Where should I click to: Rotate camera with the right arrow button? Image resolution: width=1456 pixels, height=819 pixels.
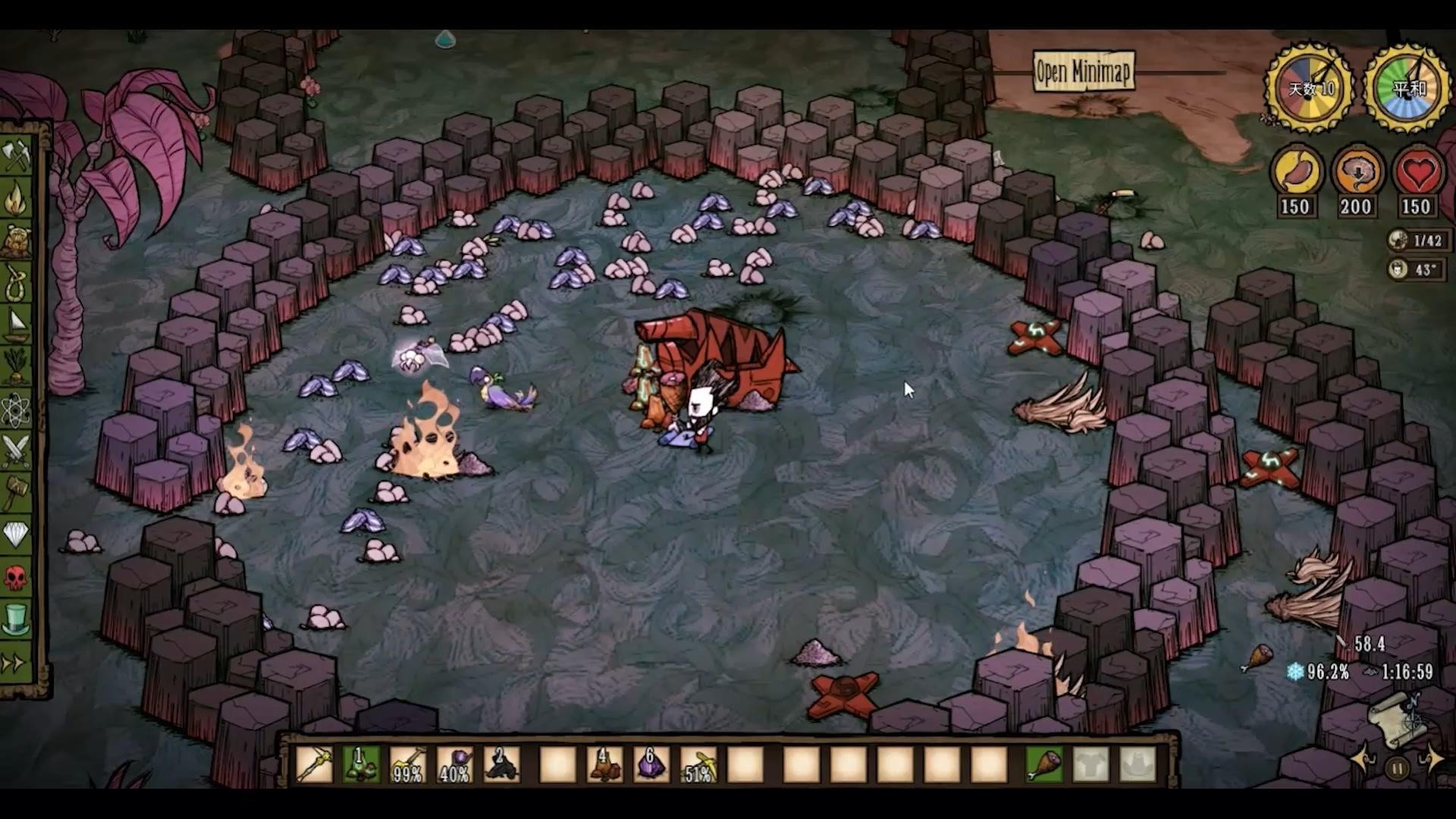click(1433, 758)
